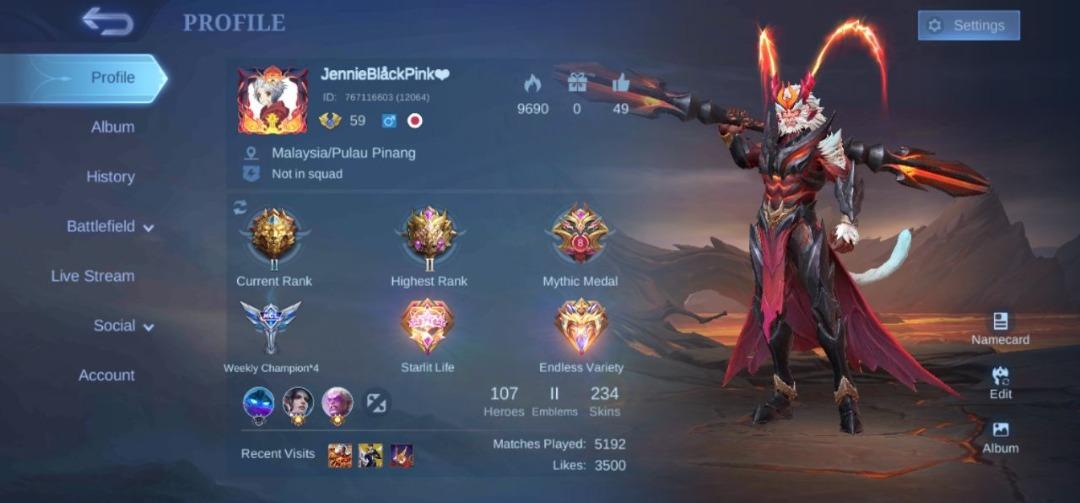Expand the Battlefield menu

(110, 227)
